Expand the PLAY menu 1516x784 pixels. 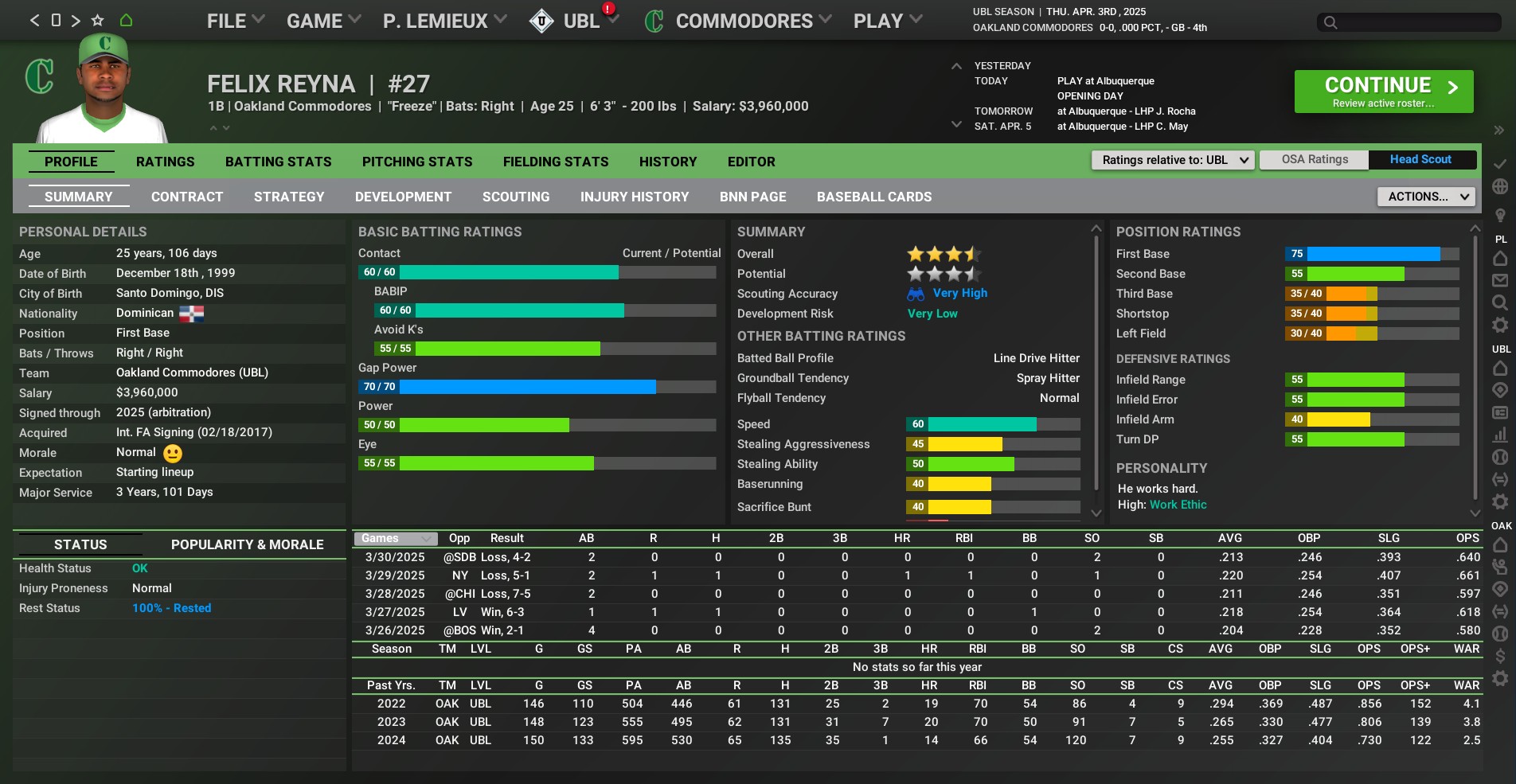[x=887, y=21]
